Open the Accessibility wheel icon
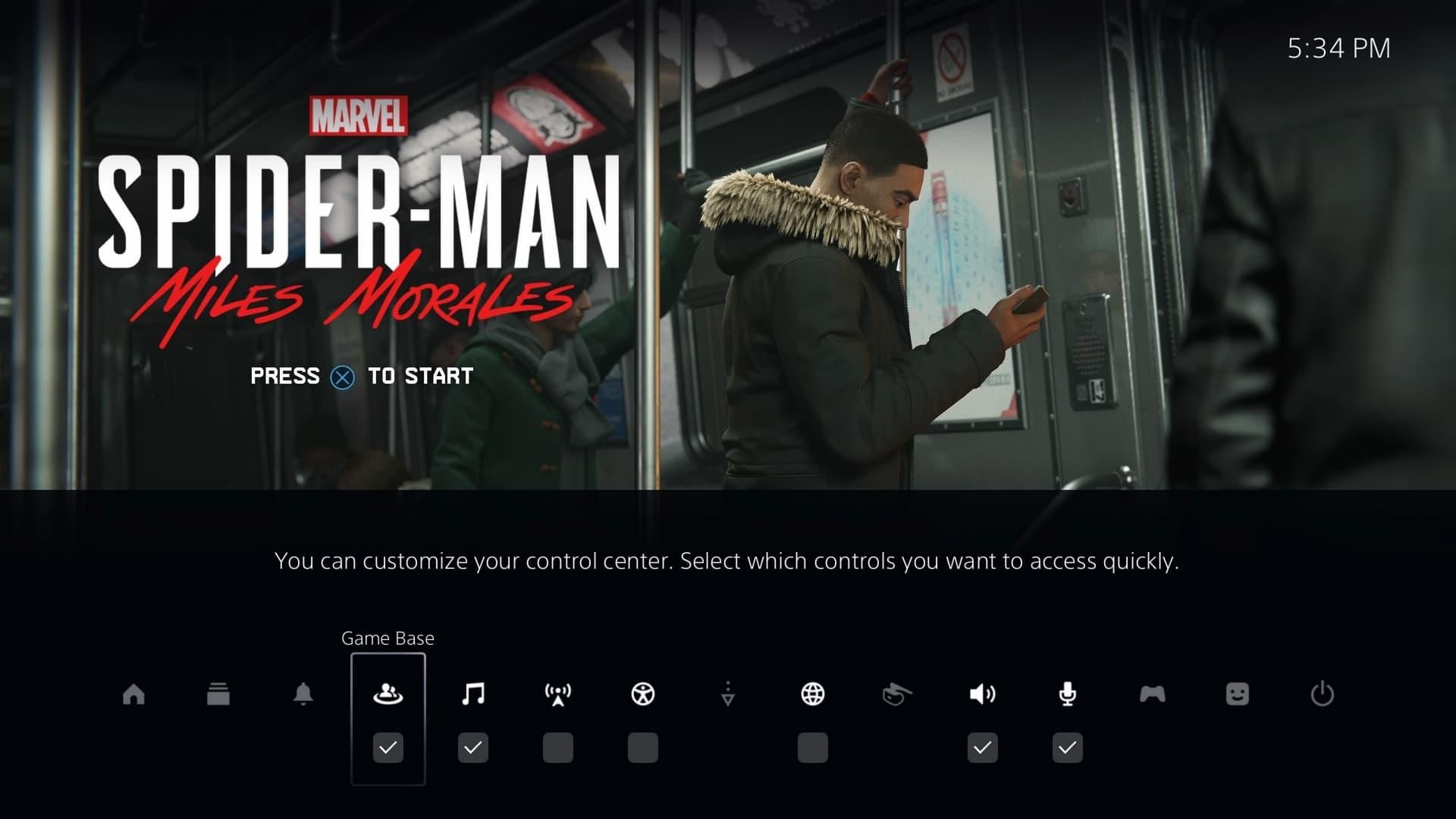The width and height of the screenshot is (1456, 819). [643, 695]
